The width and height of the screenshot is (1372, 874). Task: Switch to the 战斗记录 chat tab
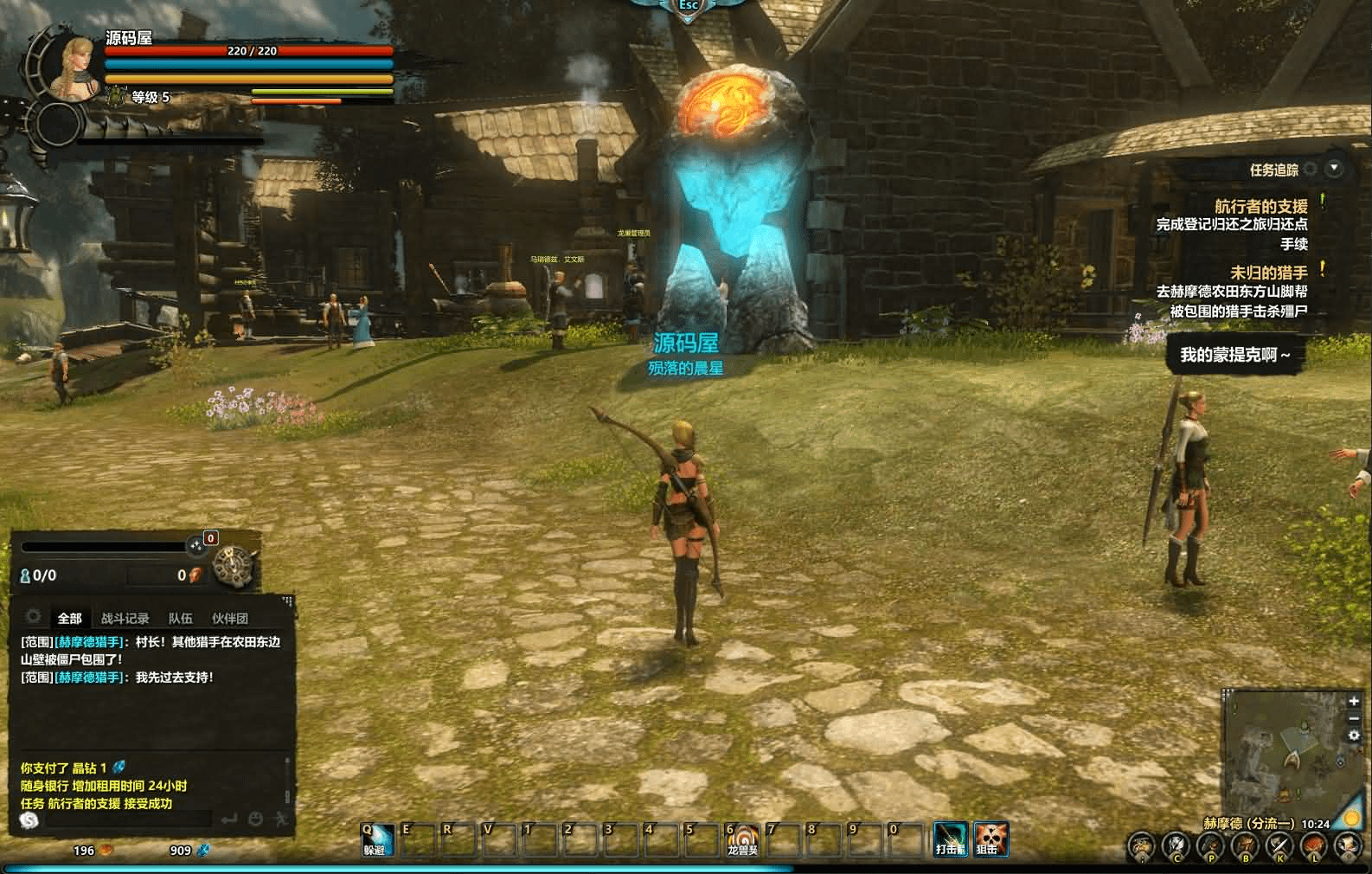pyautogui.click(x=125, y=619)
